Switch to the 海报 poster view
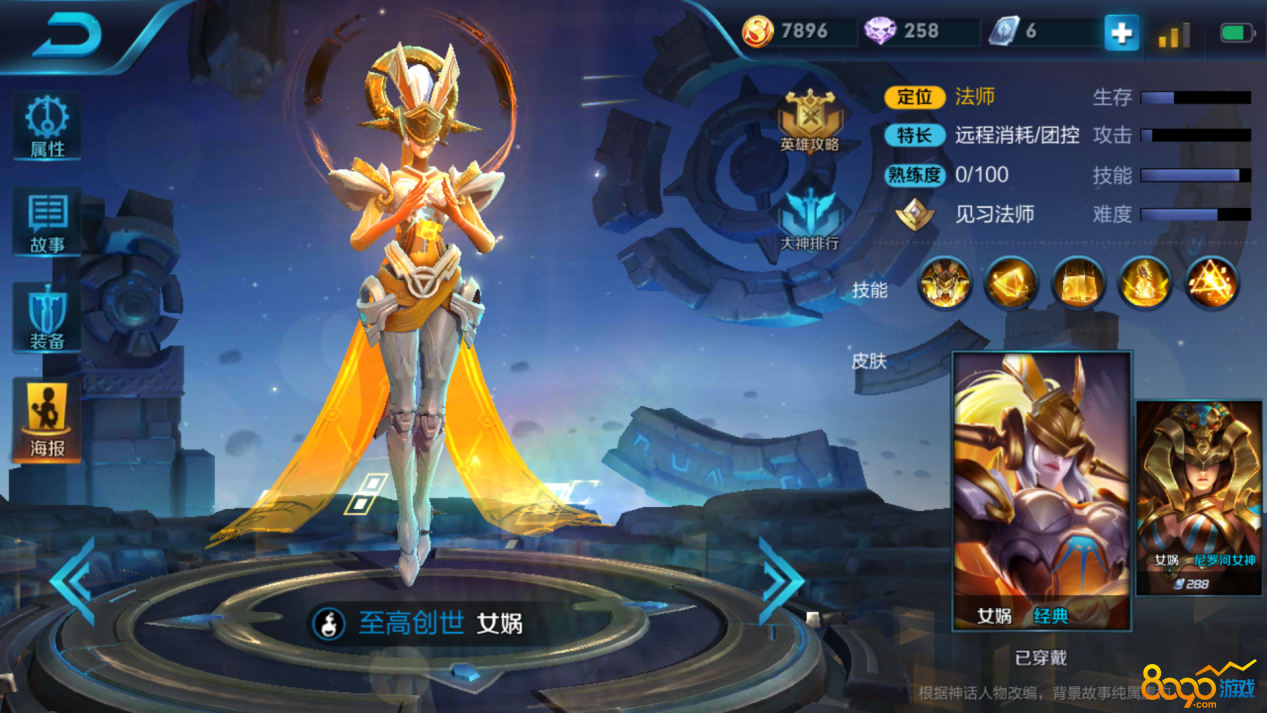The width and height of the screenshot is (1267, 713). coord(47,421)
